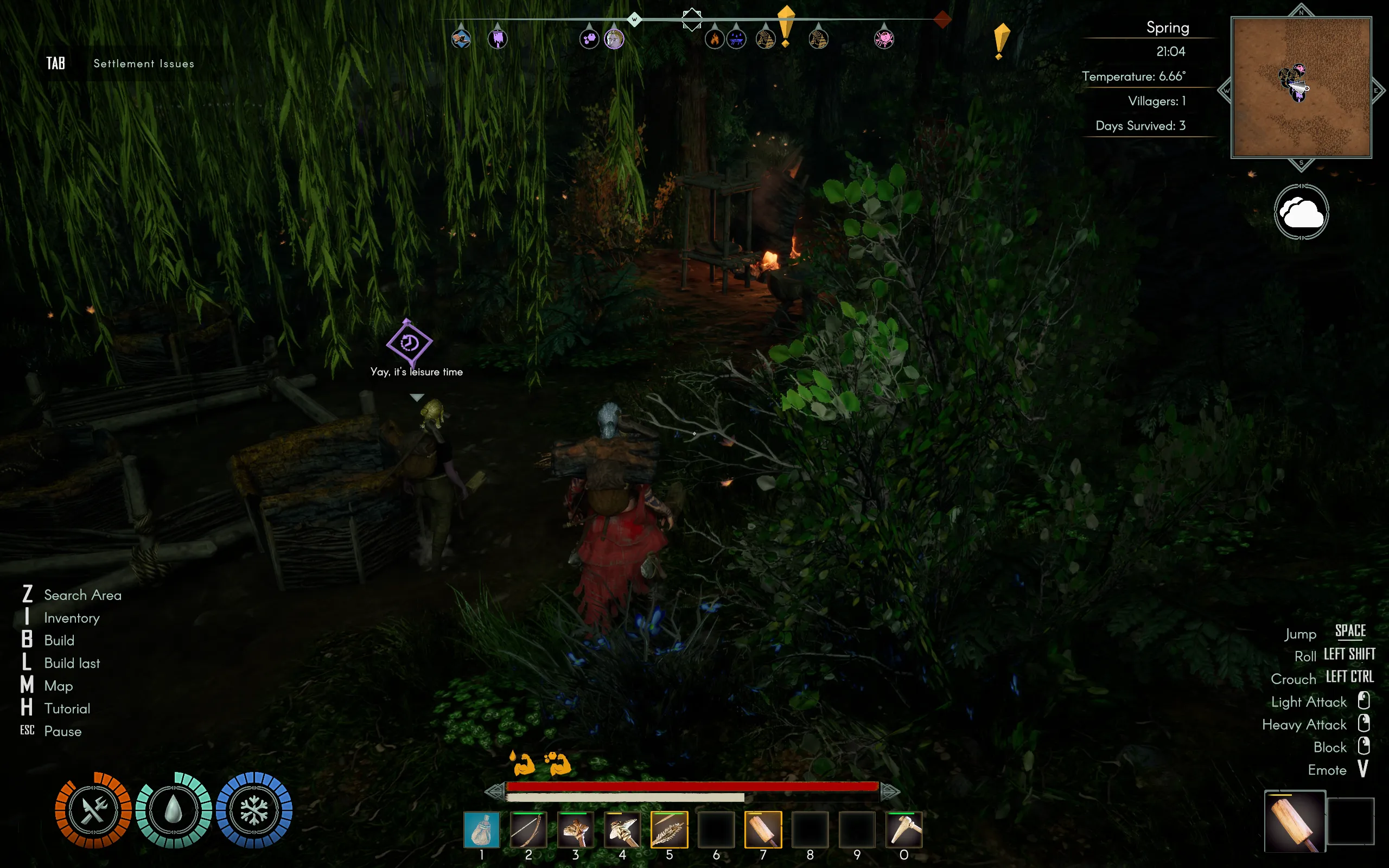Image resolution: width=1389 pixels, height=868 pixels.
Task: Select the fishing event icon on the timeline
Action: [x=461, y=39]
